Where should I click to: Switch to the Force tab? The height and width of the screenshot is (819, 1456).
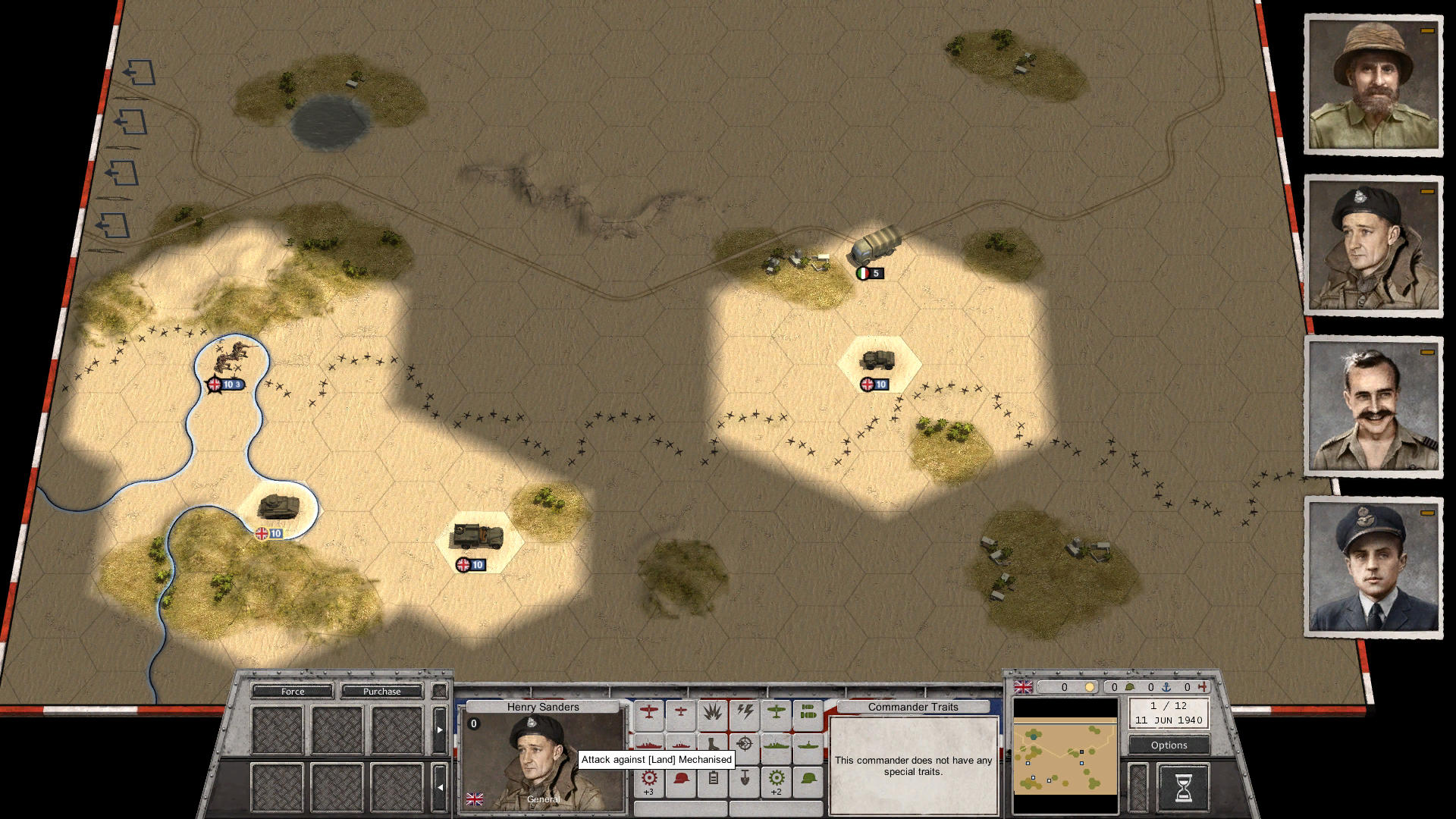pos(292,692)
